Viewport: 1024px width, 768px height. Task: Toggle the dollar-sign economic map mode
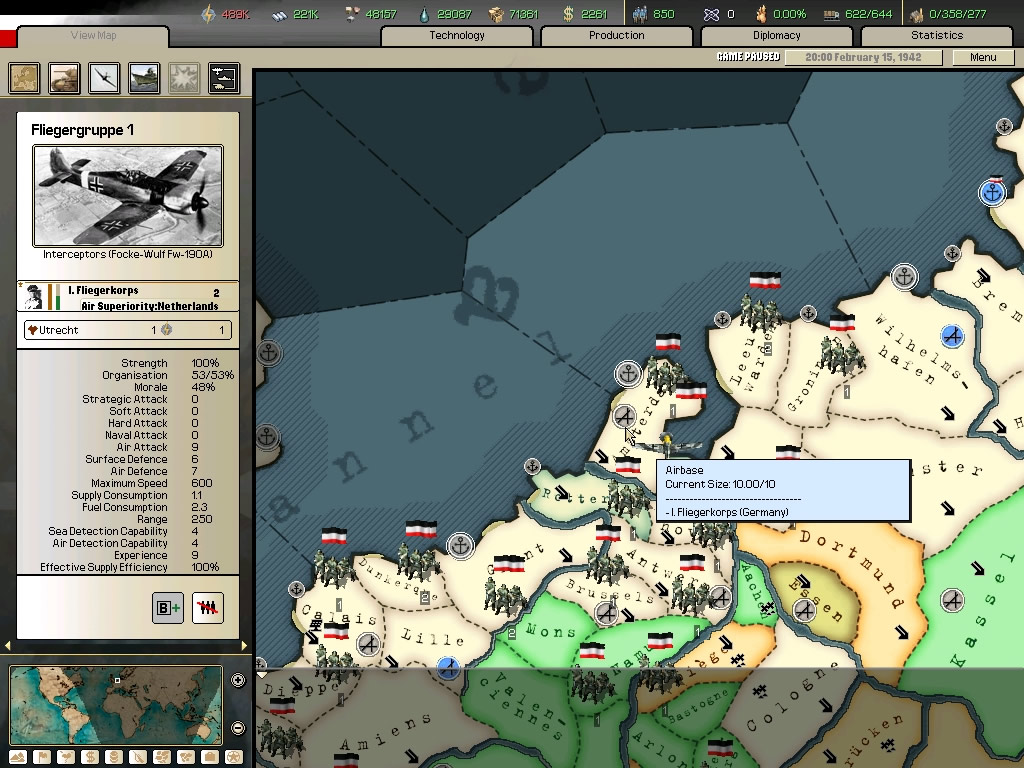89,758
